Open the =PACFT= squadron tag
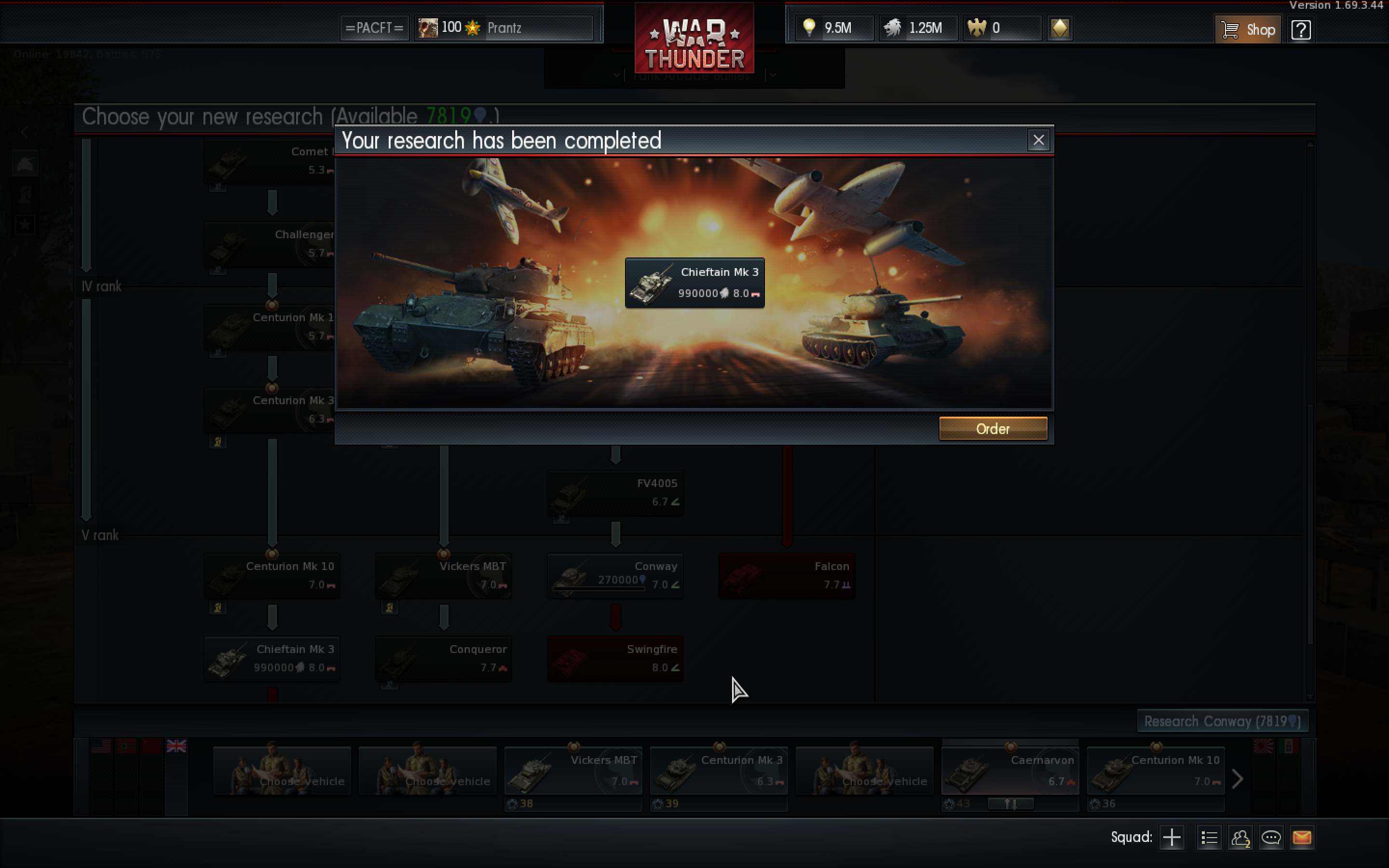Viewport: 1389px width, 868px height. [x=374, y=27]
